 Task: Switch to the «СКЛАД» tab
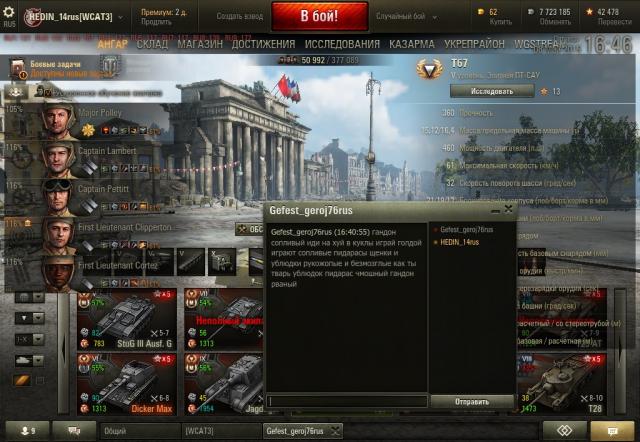pos(153,45)
